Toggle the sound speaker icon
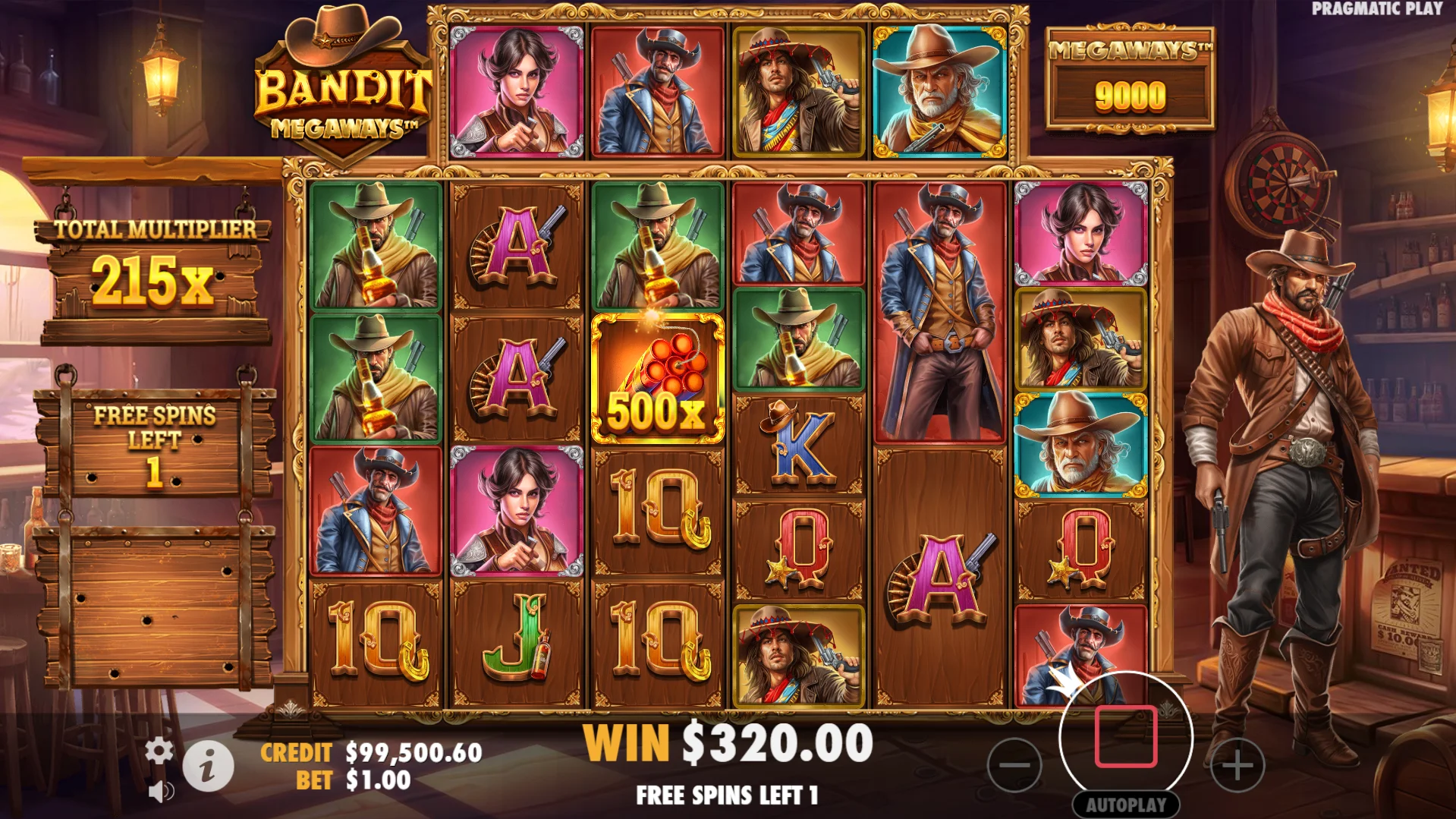Image resolution: width=1456 pixels, height=819 pixels. coord(160,792)
